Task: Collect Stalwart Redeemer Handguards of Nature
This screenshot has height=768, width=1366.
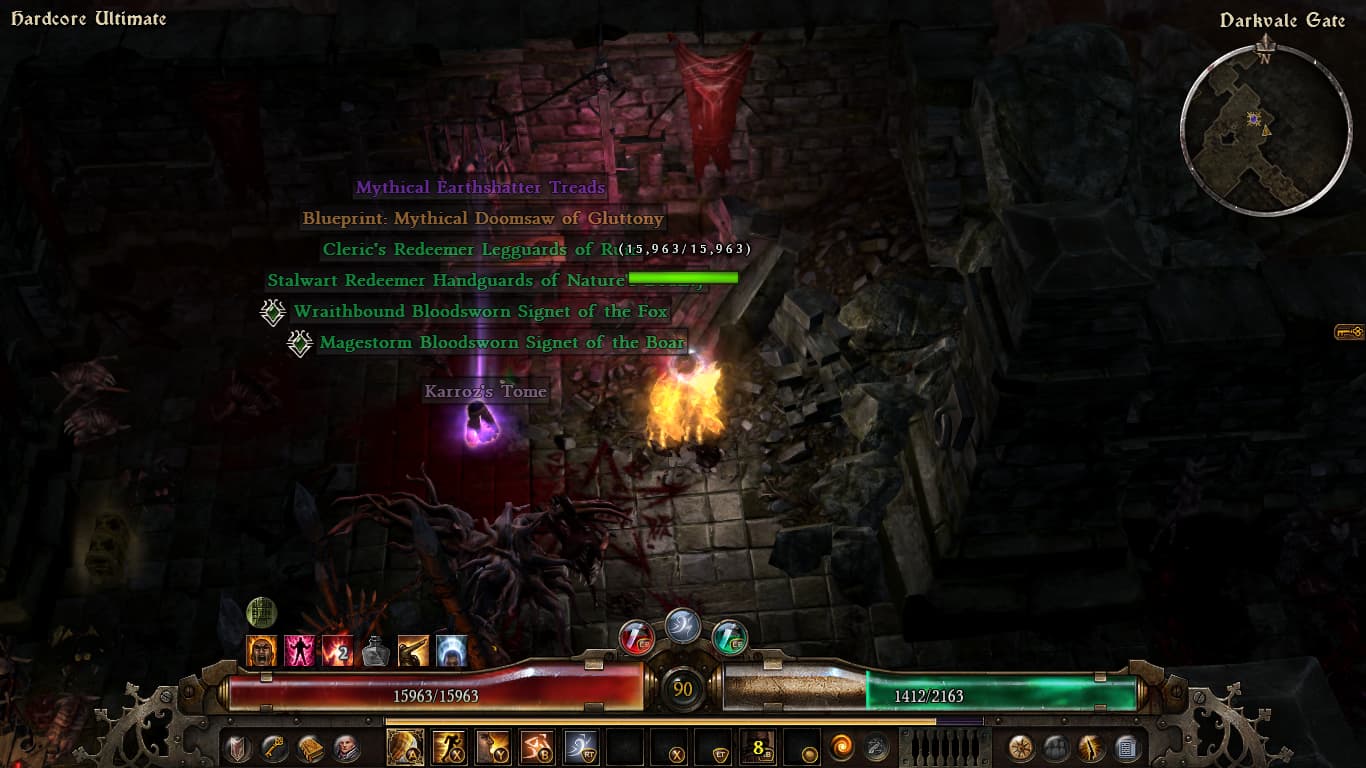Action: [445, 281]
